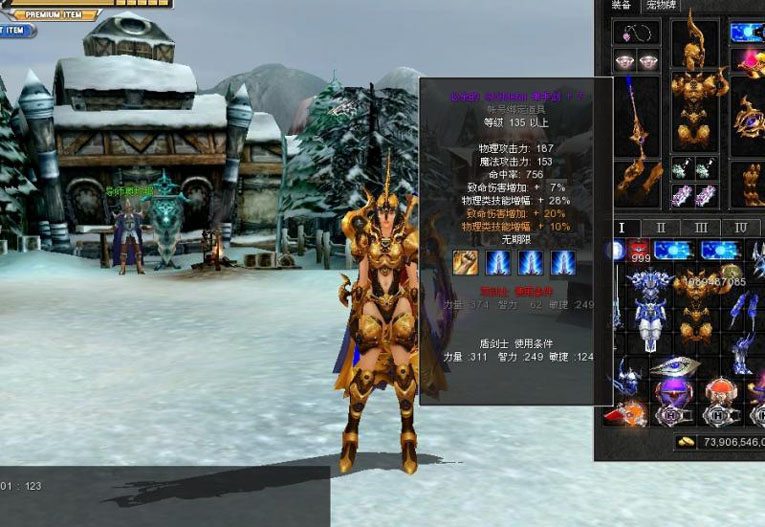
Task: Switch to the 装备 equipment tab
Action: (x=622, y=5)
